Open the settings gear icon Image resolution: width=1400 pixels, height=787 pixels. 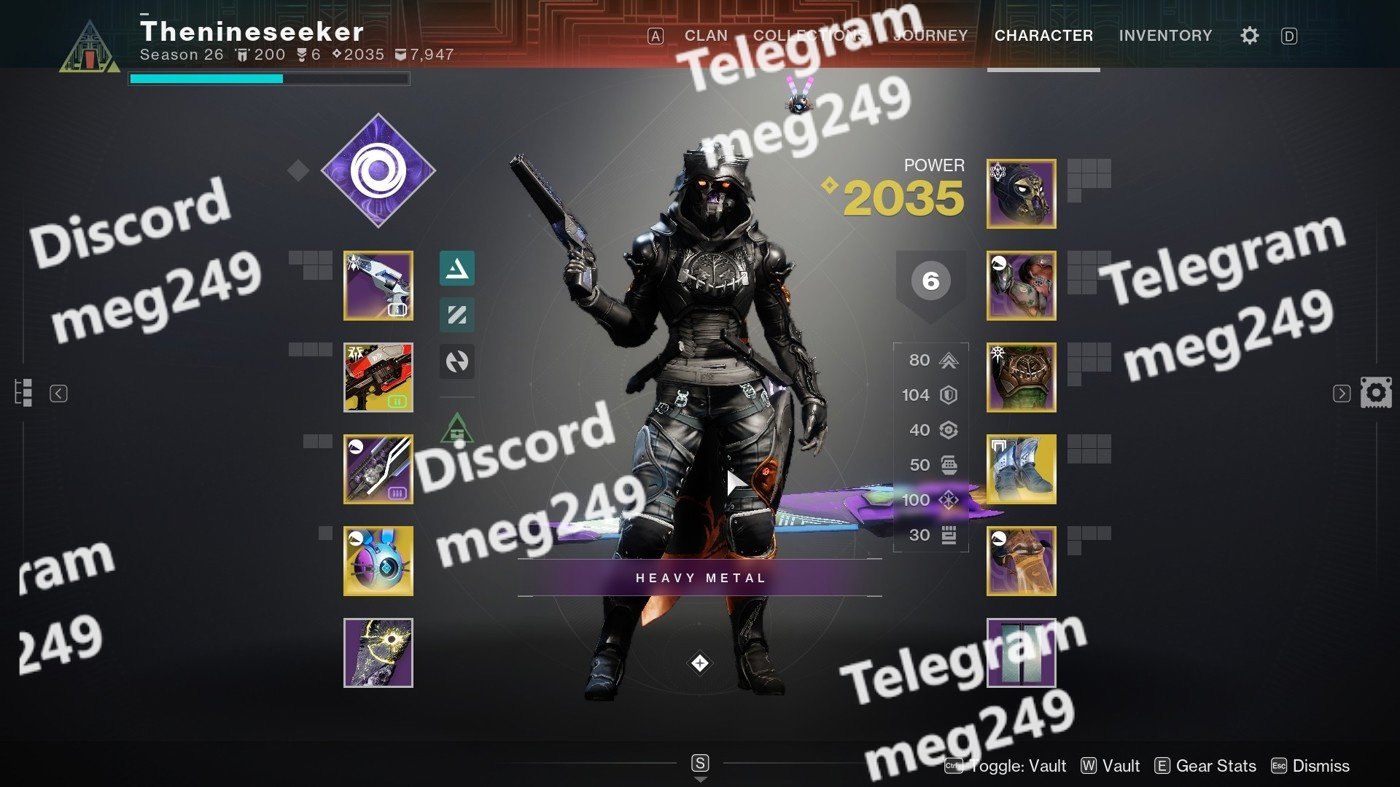(1249, 36)
